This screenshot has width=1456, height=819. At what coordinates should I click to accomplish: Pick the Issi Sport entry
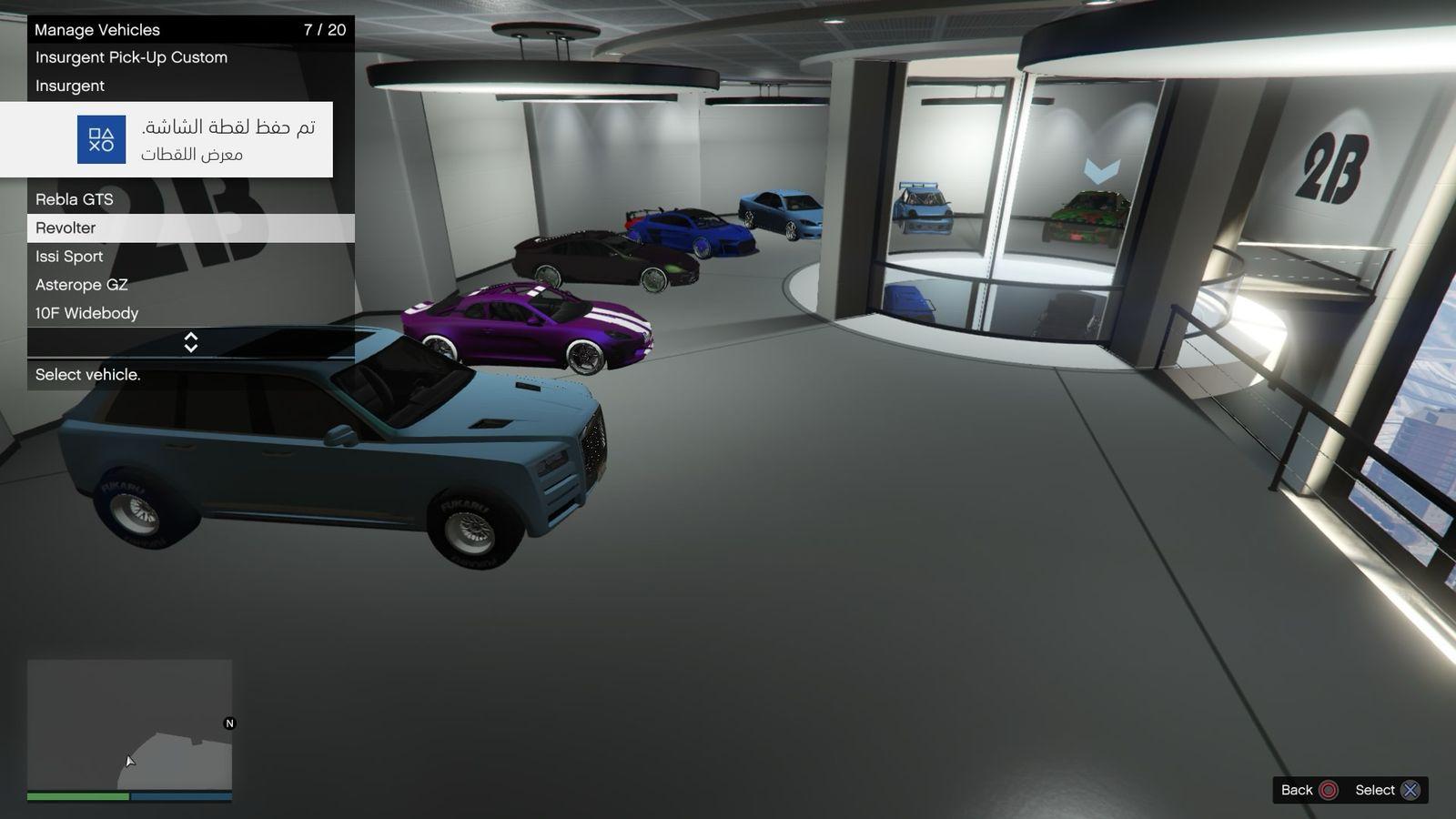[x=69, y=257]
